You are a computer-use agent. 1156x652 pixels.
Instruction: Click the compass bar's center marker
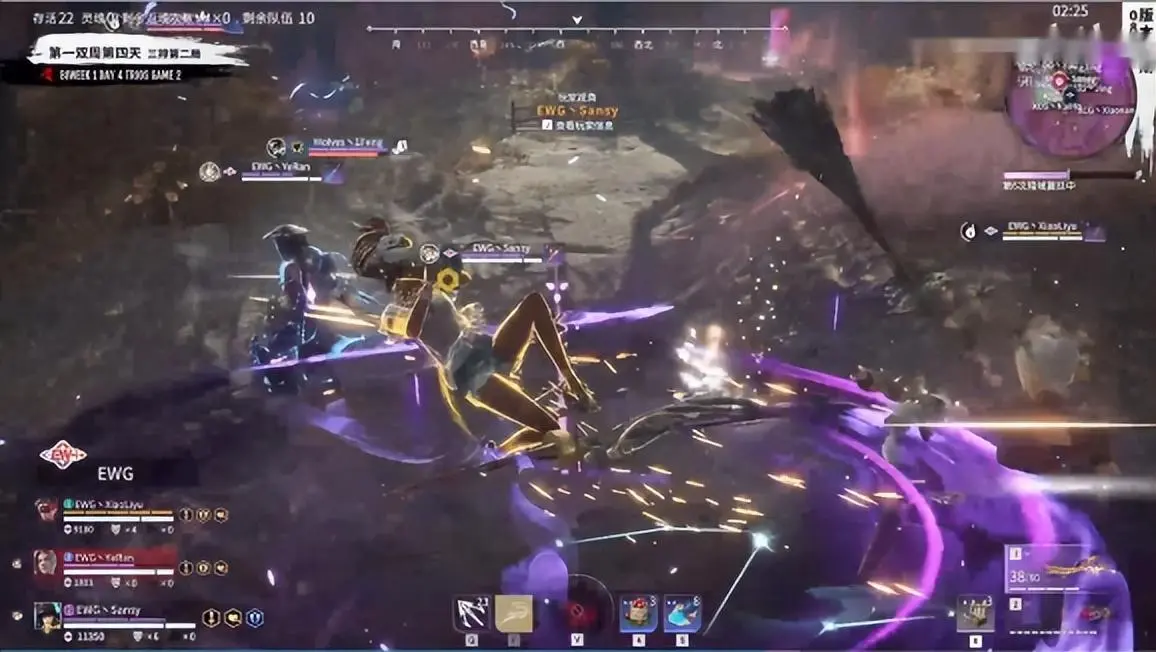(577, 20)
